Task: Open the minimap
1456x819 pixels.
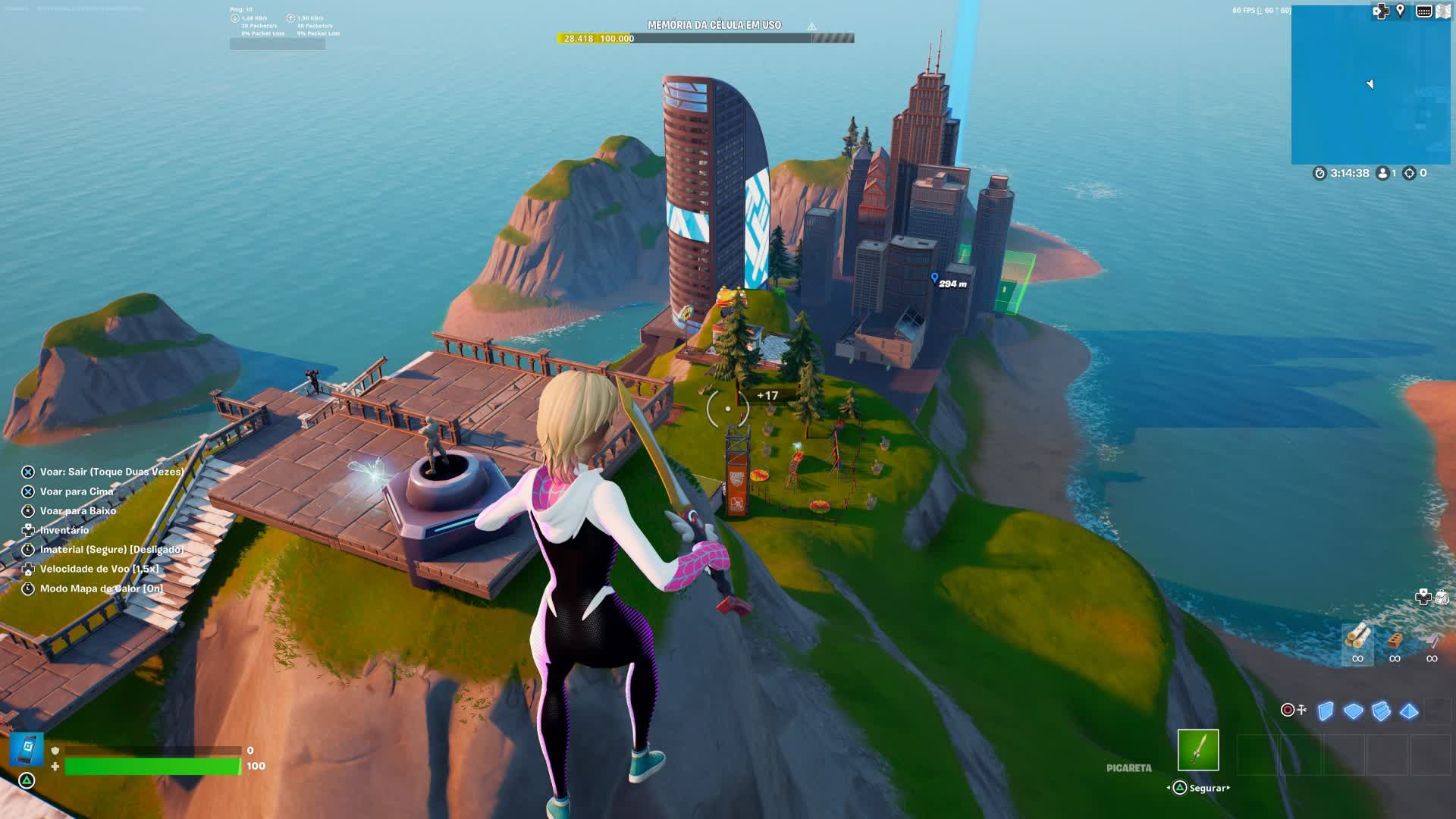Action: click(1370, 85)
